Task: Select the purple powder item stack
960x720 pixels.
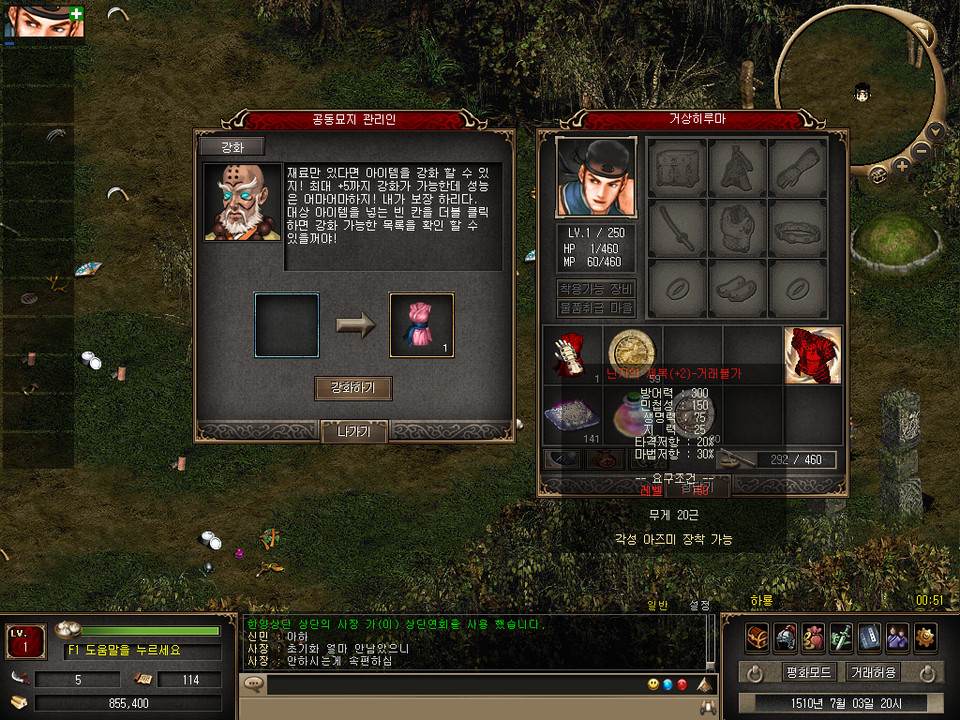Action: tap(572, 414)
